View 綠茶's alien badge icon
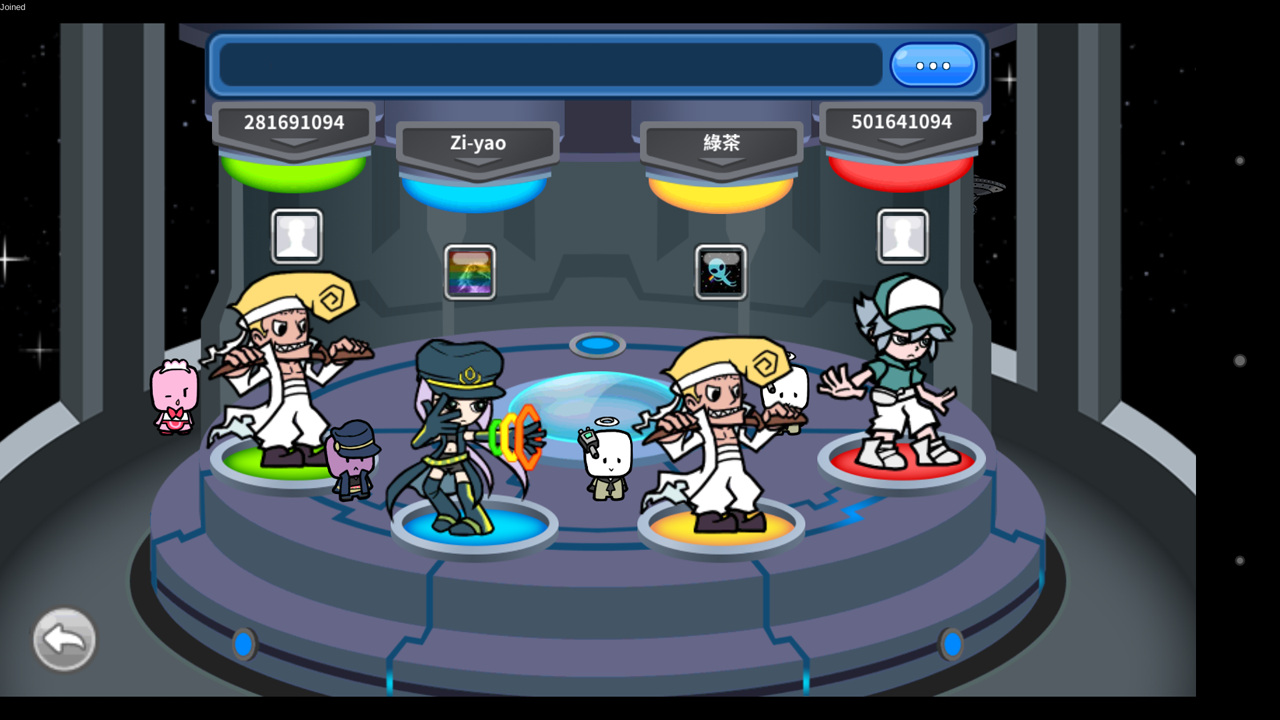The image size is (1280, 720). click(720, 272)
